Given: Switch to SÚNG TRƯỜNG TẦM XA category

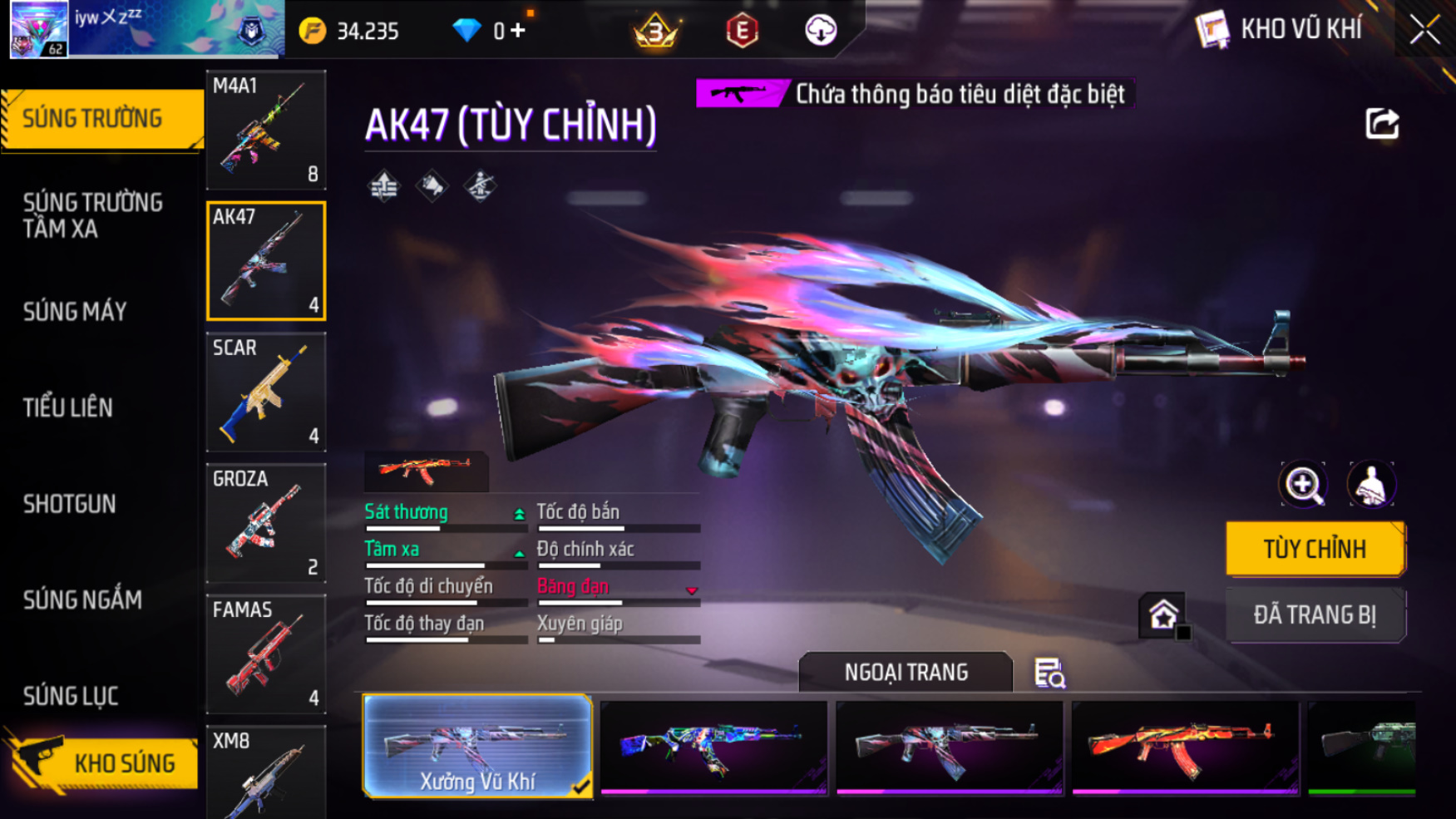Looking at the screenshot, I should 93,215.
